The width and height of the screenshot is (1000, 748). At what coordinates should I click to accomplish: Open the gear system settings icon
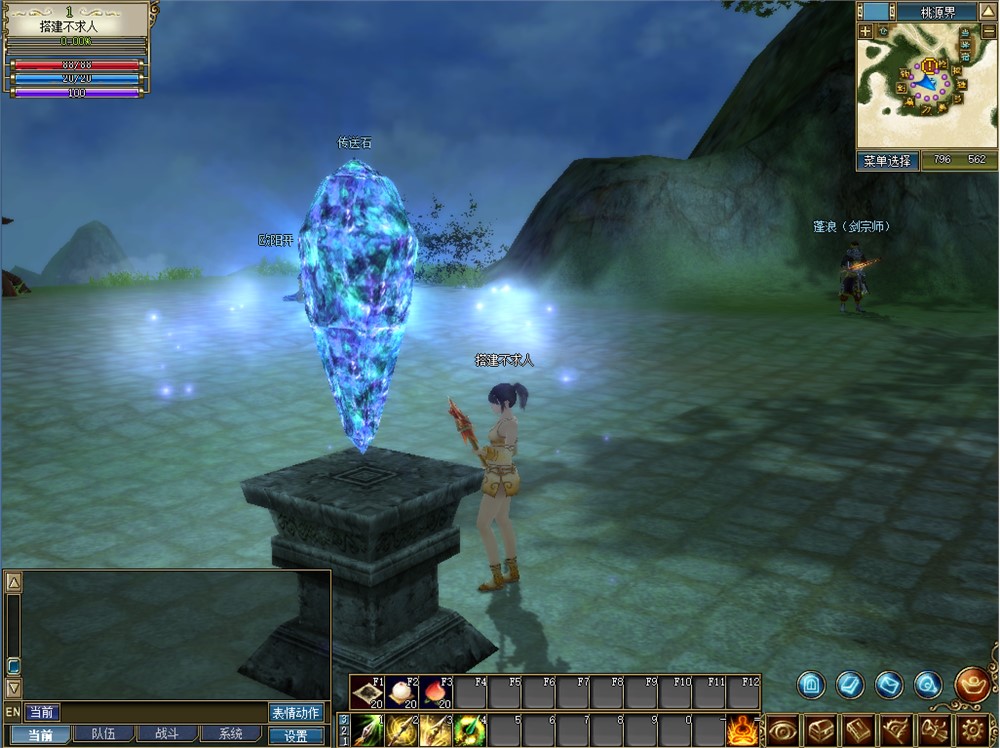click(x=972, y=730)
